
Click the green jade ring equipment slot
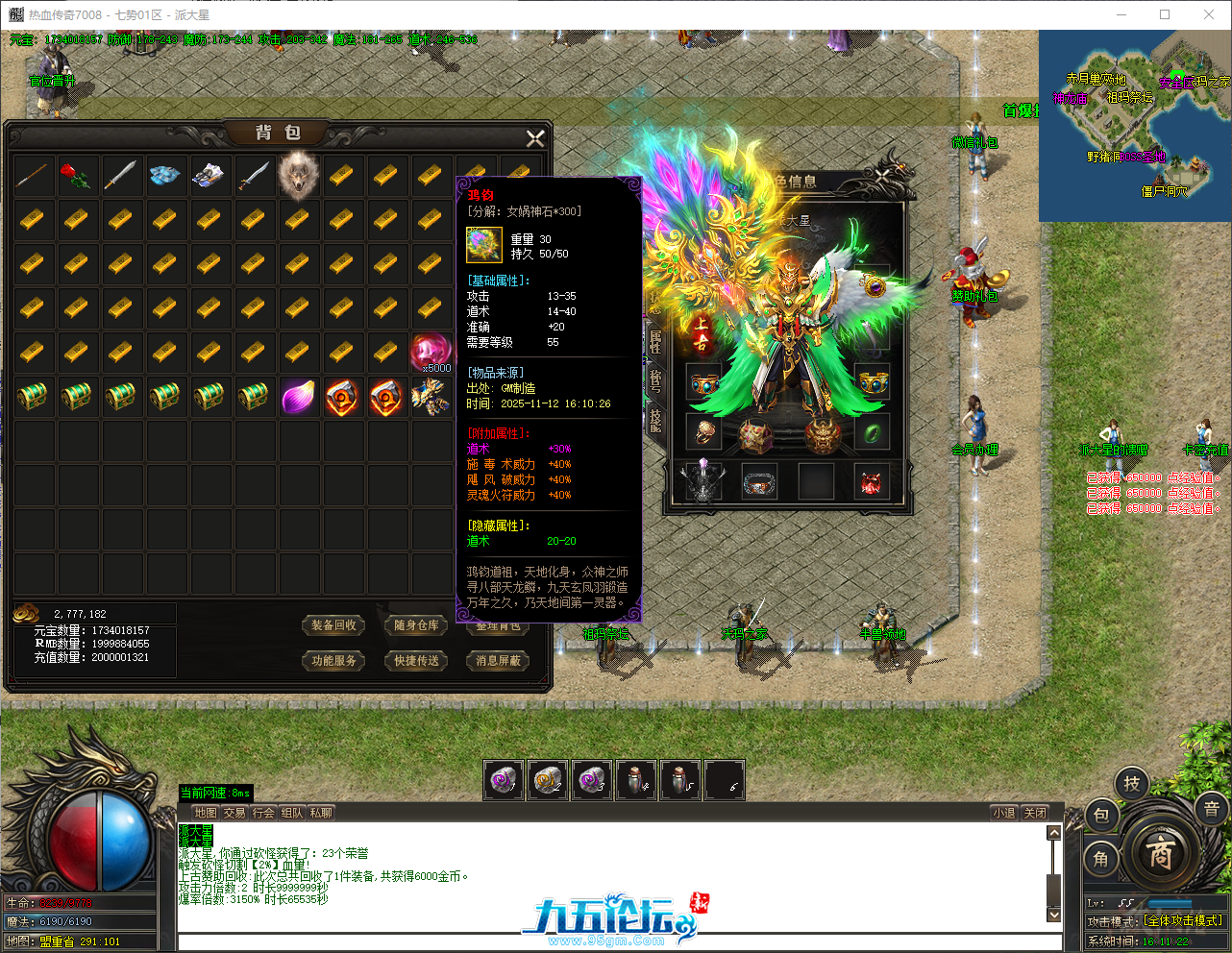pyautogui.click(x=873, y=433)
